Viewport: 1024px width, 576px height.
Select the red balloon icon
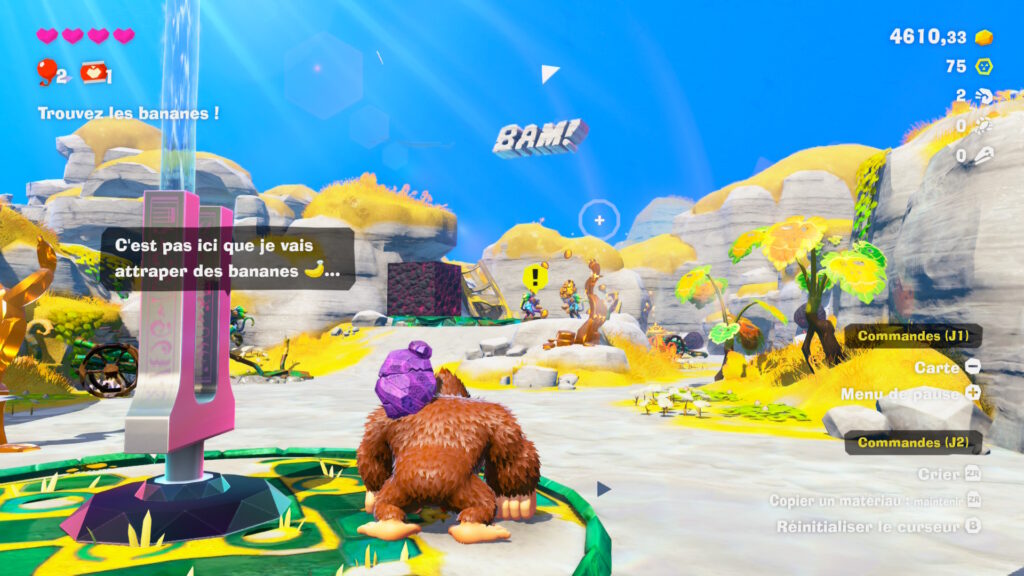pyautogui.click(x=46, y=71)
